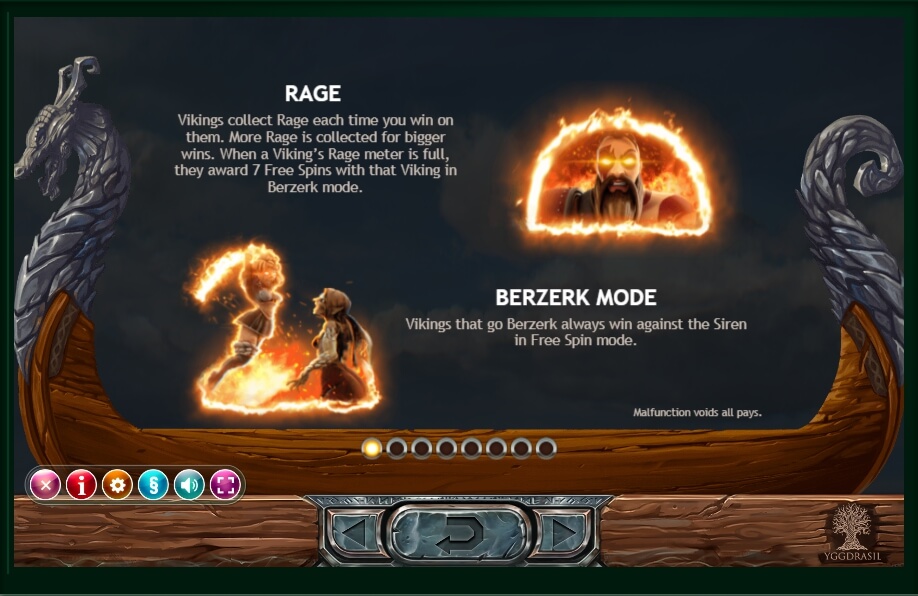918x596 pixels.
Task: Close the info screen with the pink X
Action: point(45,486)
